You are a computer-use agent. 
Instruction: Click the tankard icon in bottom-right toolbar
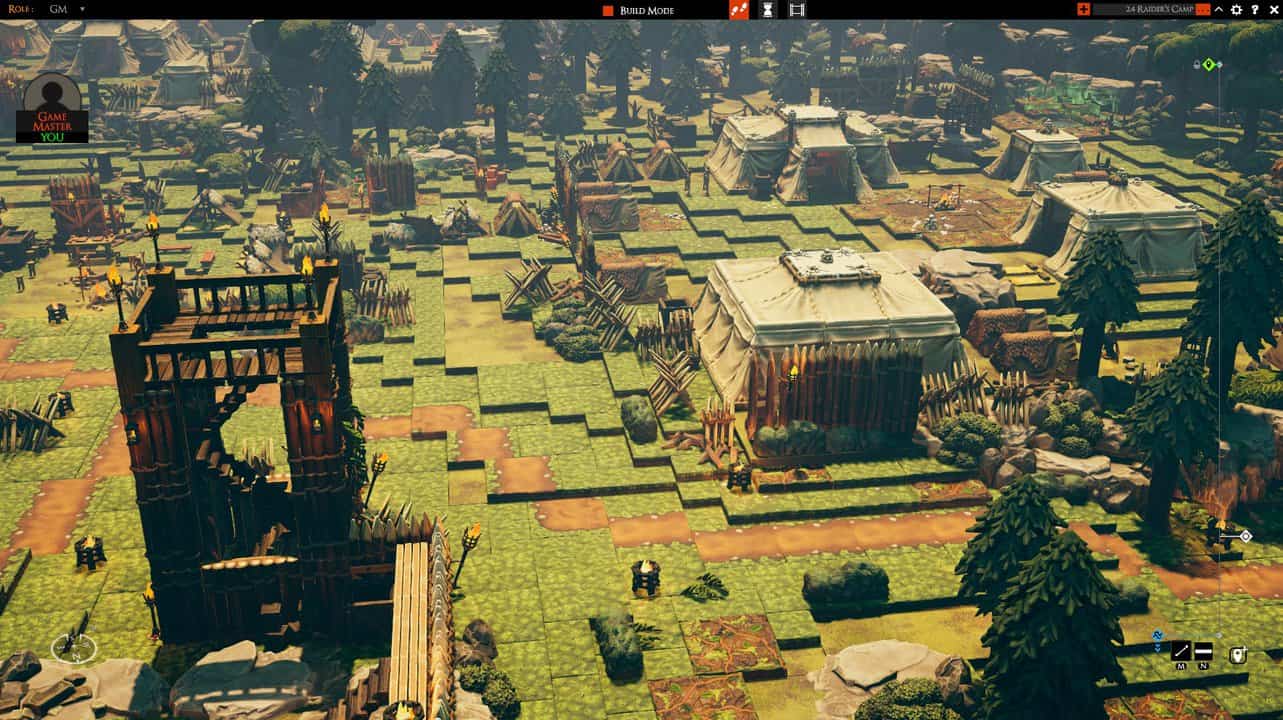tap(1238, 655)
